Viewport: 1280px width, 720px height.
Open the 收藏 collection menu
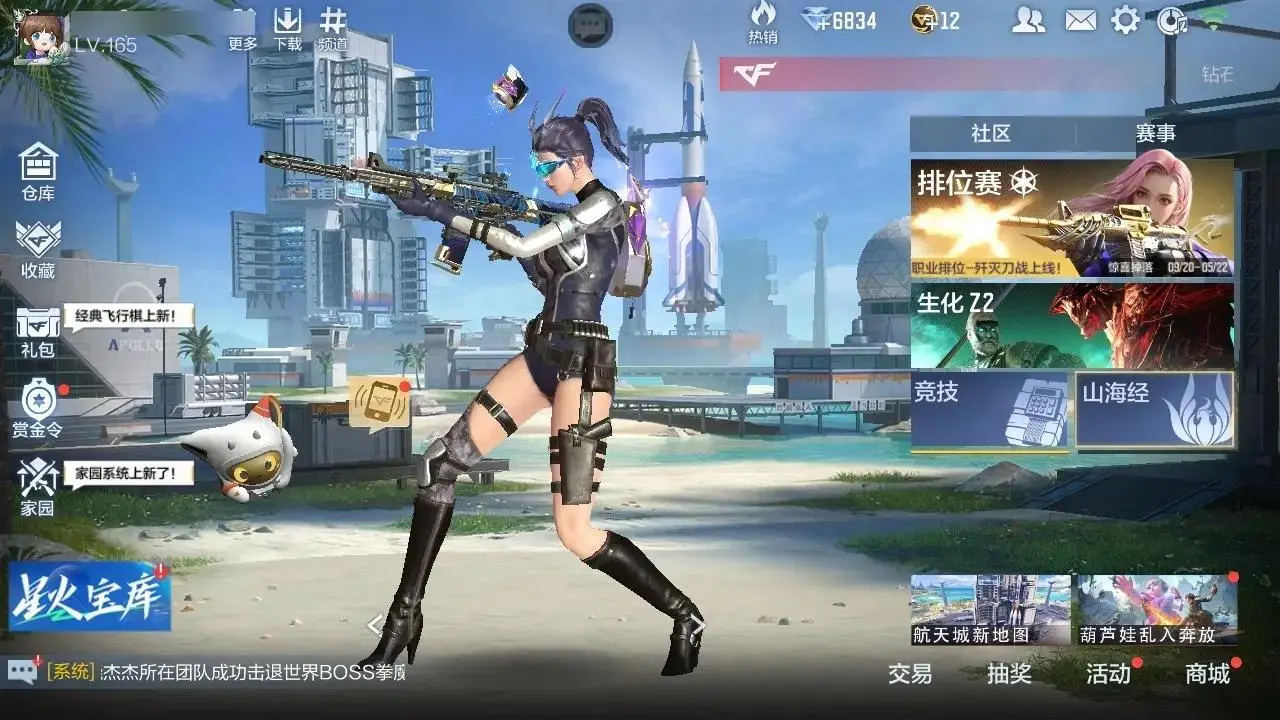click(x=38, y=248)
